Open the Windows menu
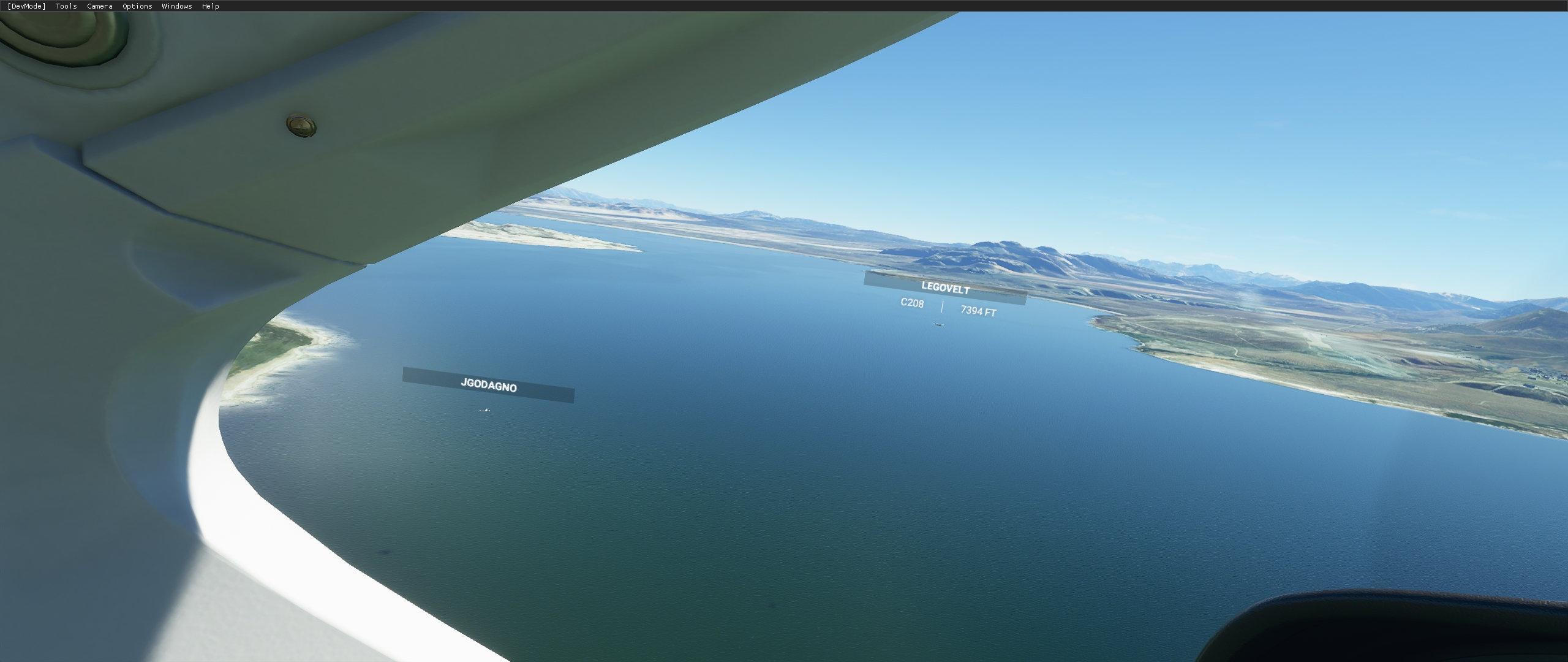Viewport: 1568px width, 662px height. tap(176, 6)
